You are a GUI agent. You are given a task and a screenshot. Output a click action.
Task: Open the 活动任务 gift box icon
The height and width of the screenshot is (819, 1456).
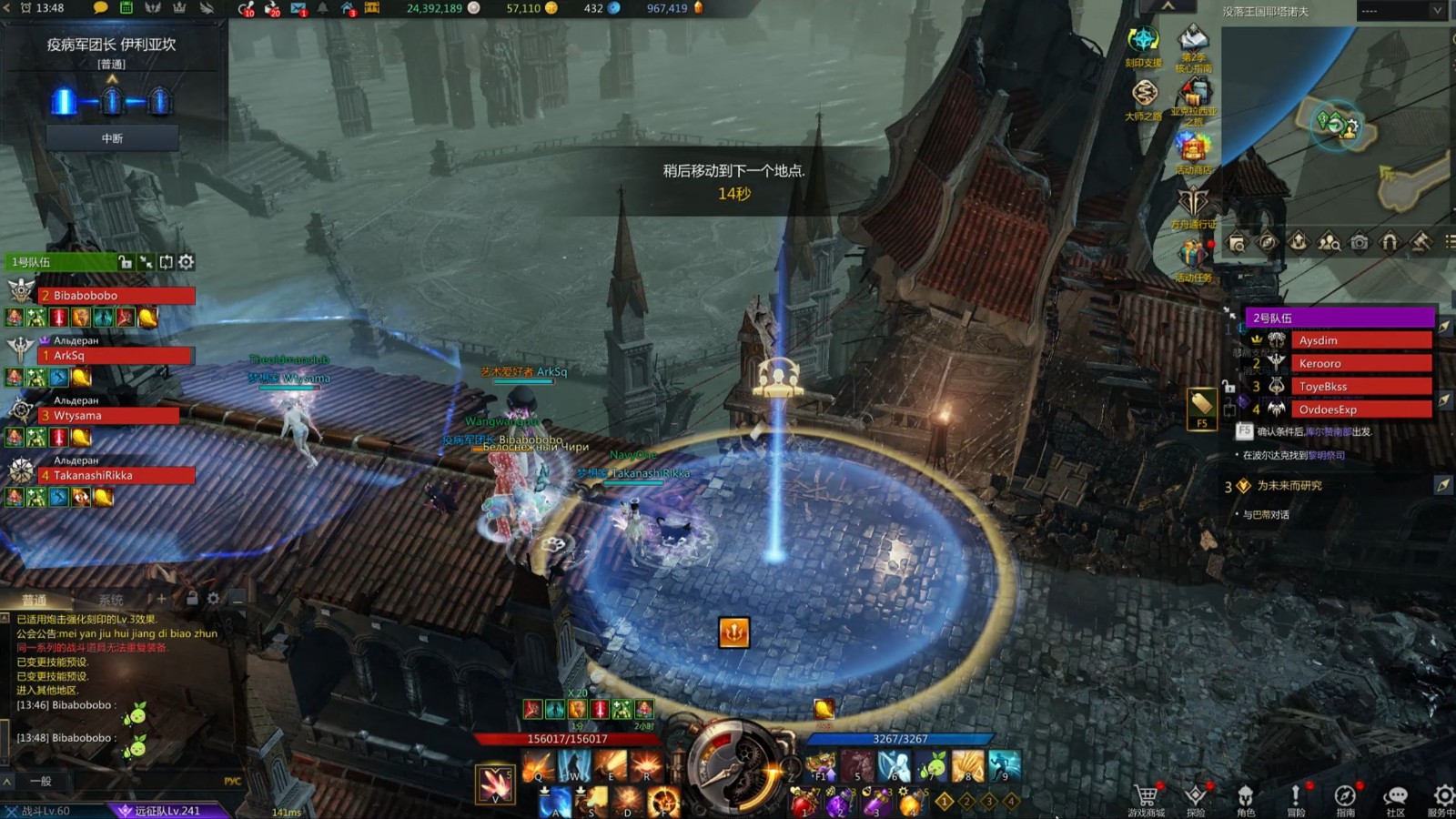coord(1192,259)
